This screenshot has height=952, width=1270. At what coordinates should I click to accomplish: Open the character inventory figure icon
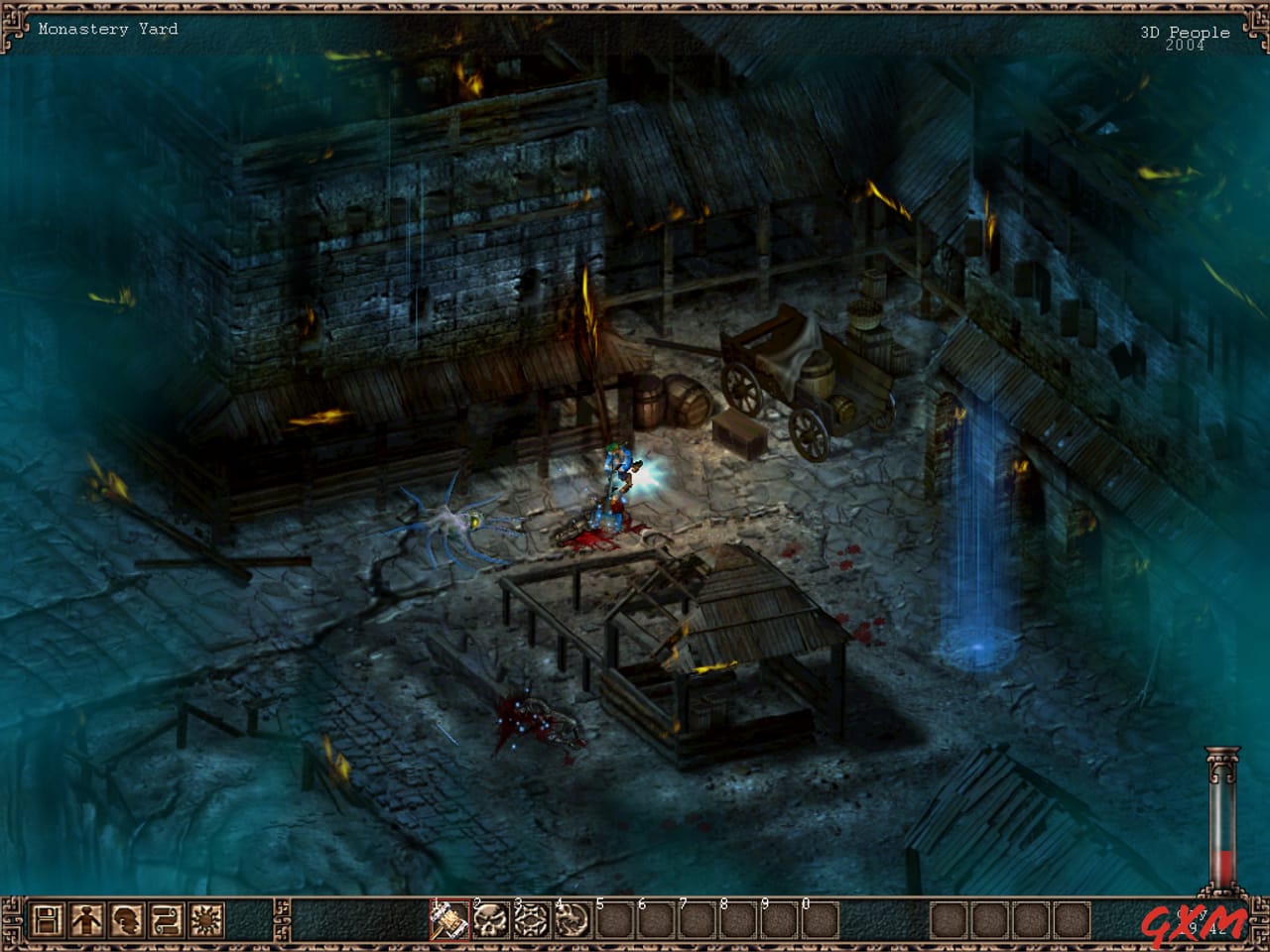[x=87, y=920]
